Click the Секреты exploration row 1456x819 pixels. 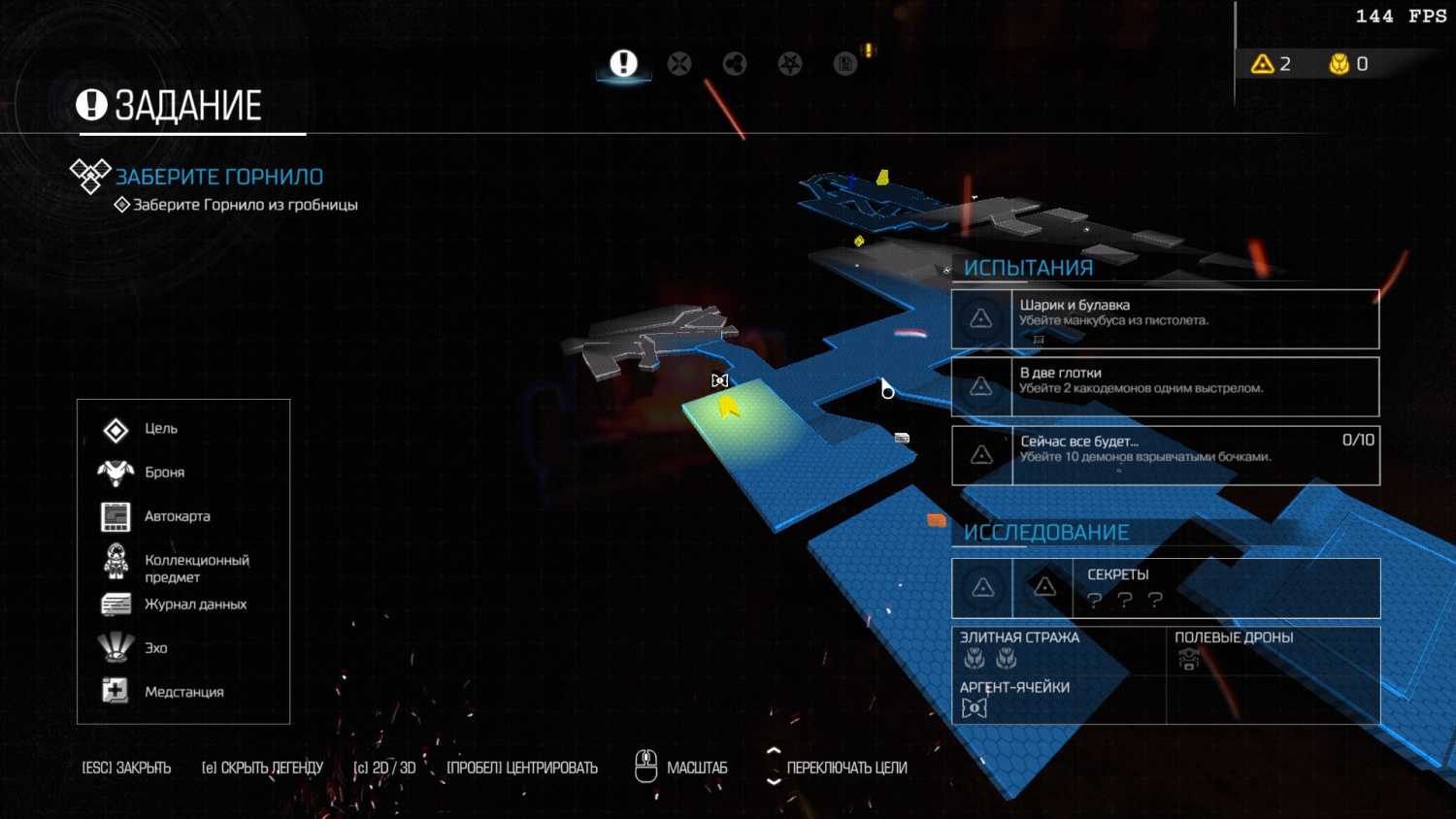coord(1165,588)
